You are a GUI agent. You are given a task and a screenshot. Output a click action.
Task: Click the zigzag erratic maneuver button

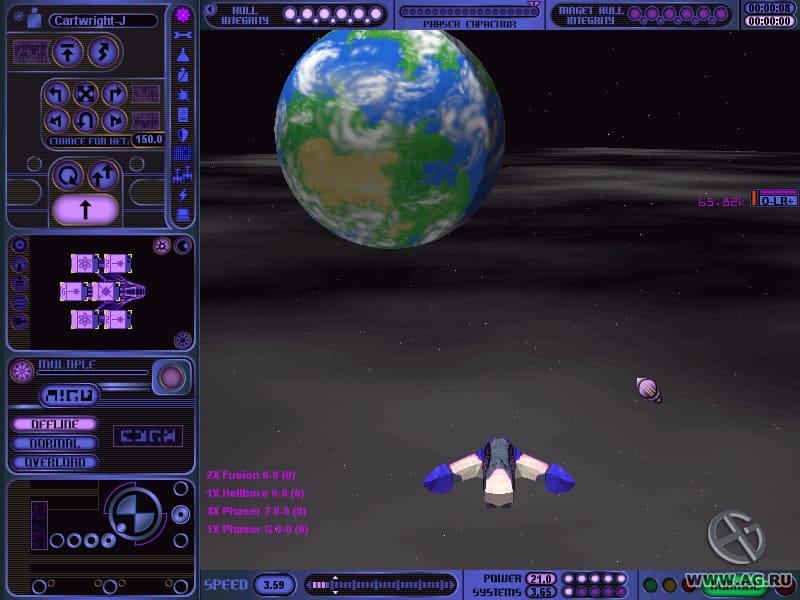tap(103, 52)
